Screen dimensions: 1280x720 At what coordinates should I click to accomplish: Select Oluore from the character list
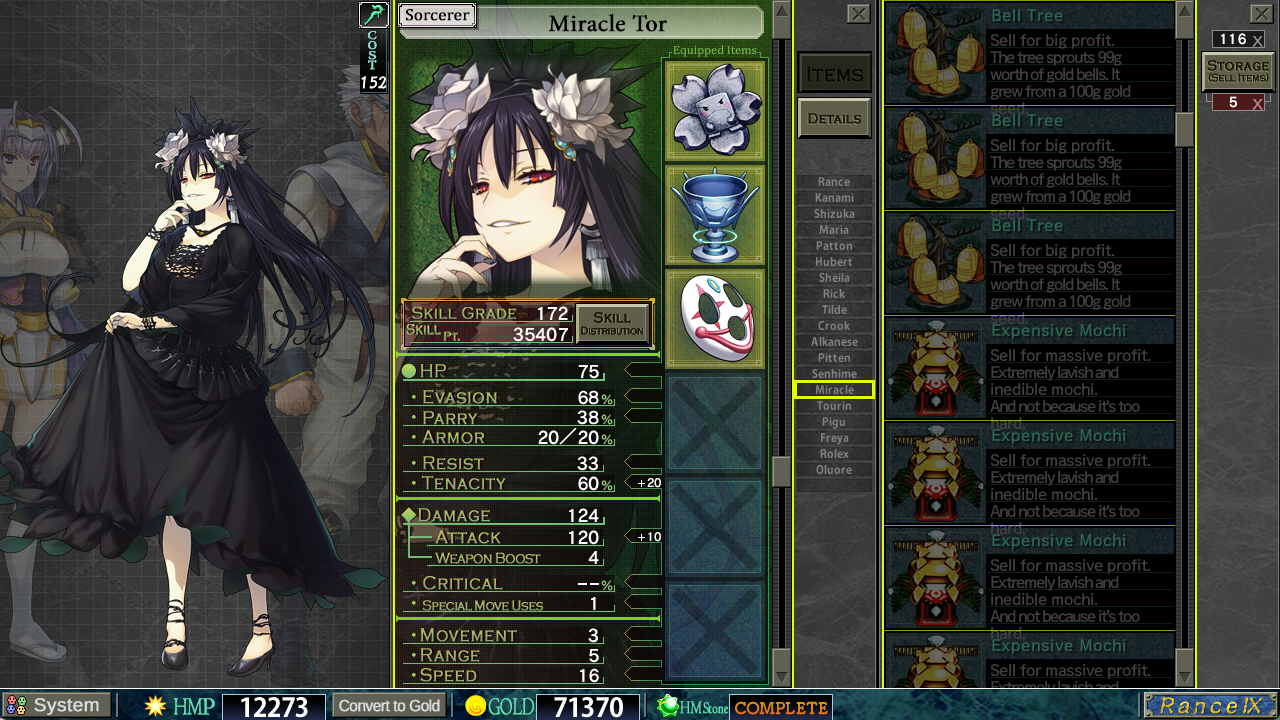coord(834,470)
